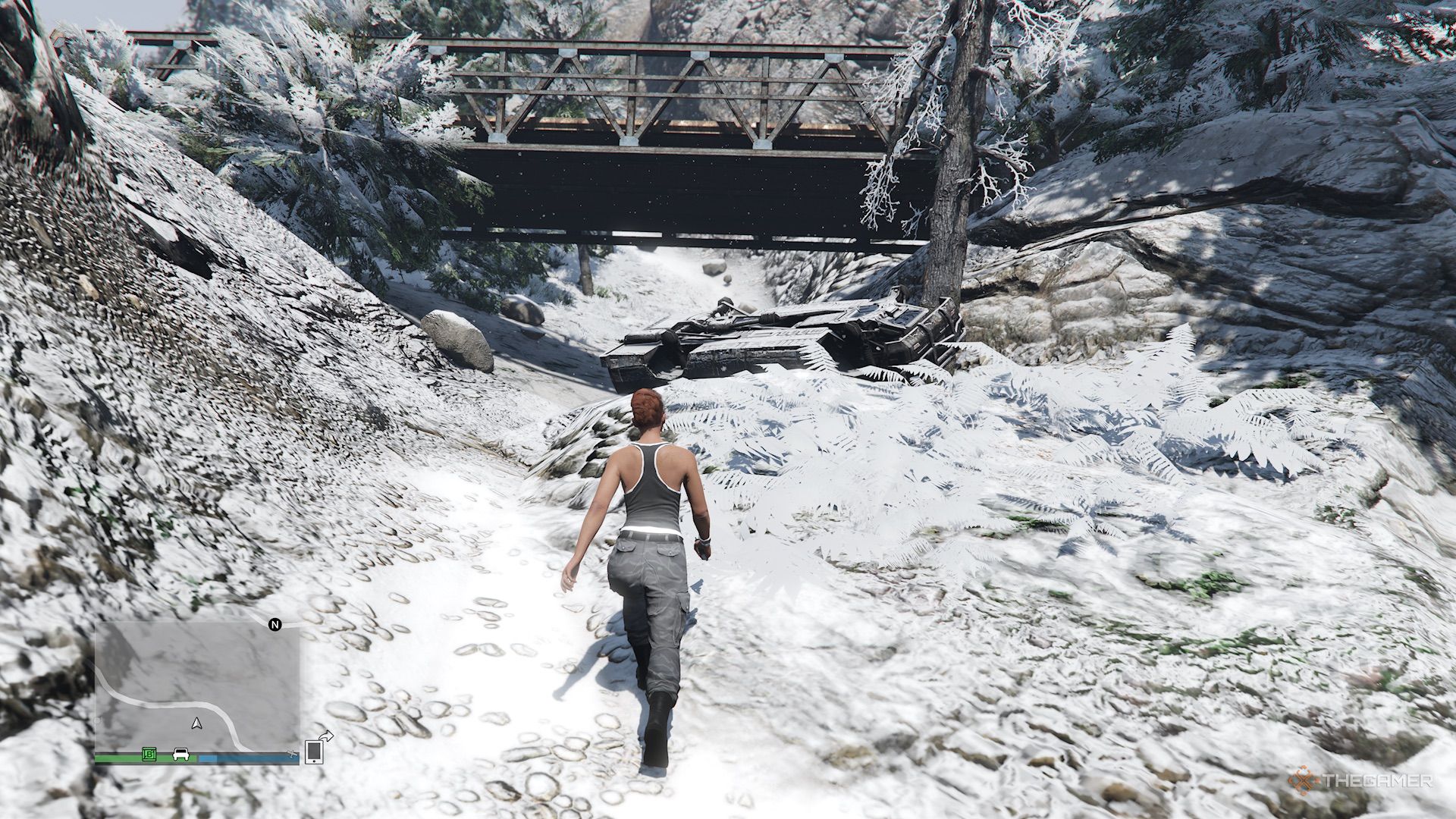The width and height of the screenshot is (1456, 819).
Task: Click the green B crate blip on minimap
Action: coord(149,755)
